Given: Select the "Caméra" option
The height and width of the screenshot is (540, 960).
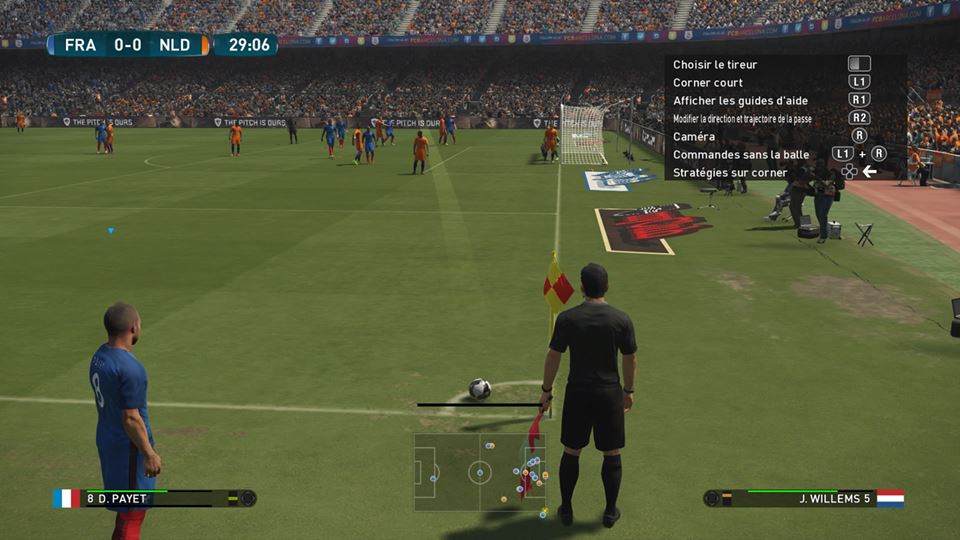Looking at the screenshot, I should point(694,137).
